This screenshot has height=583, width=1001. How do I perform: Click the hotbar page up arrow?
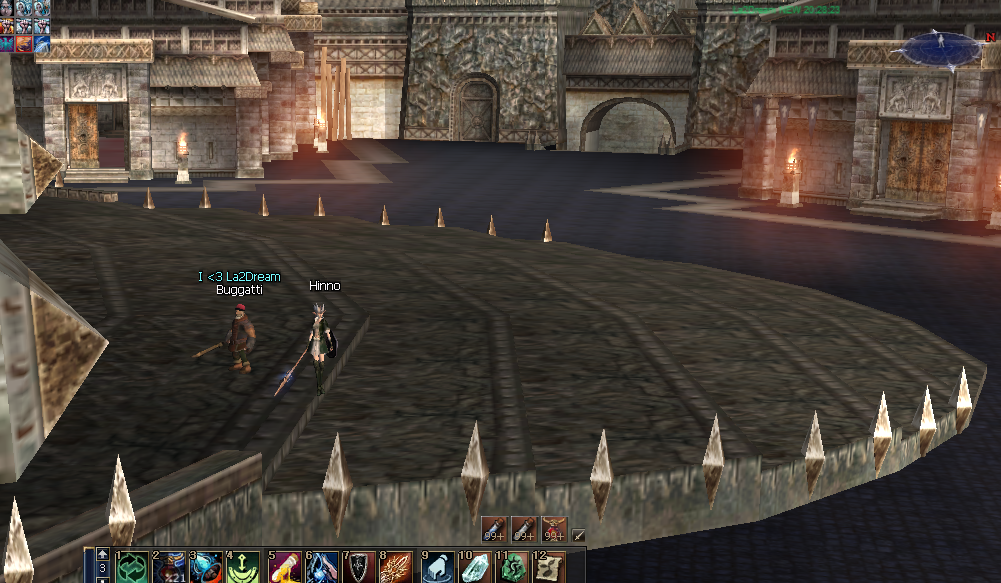pyautogui.click(x=102, y=554)
